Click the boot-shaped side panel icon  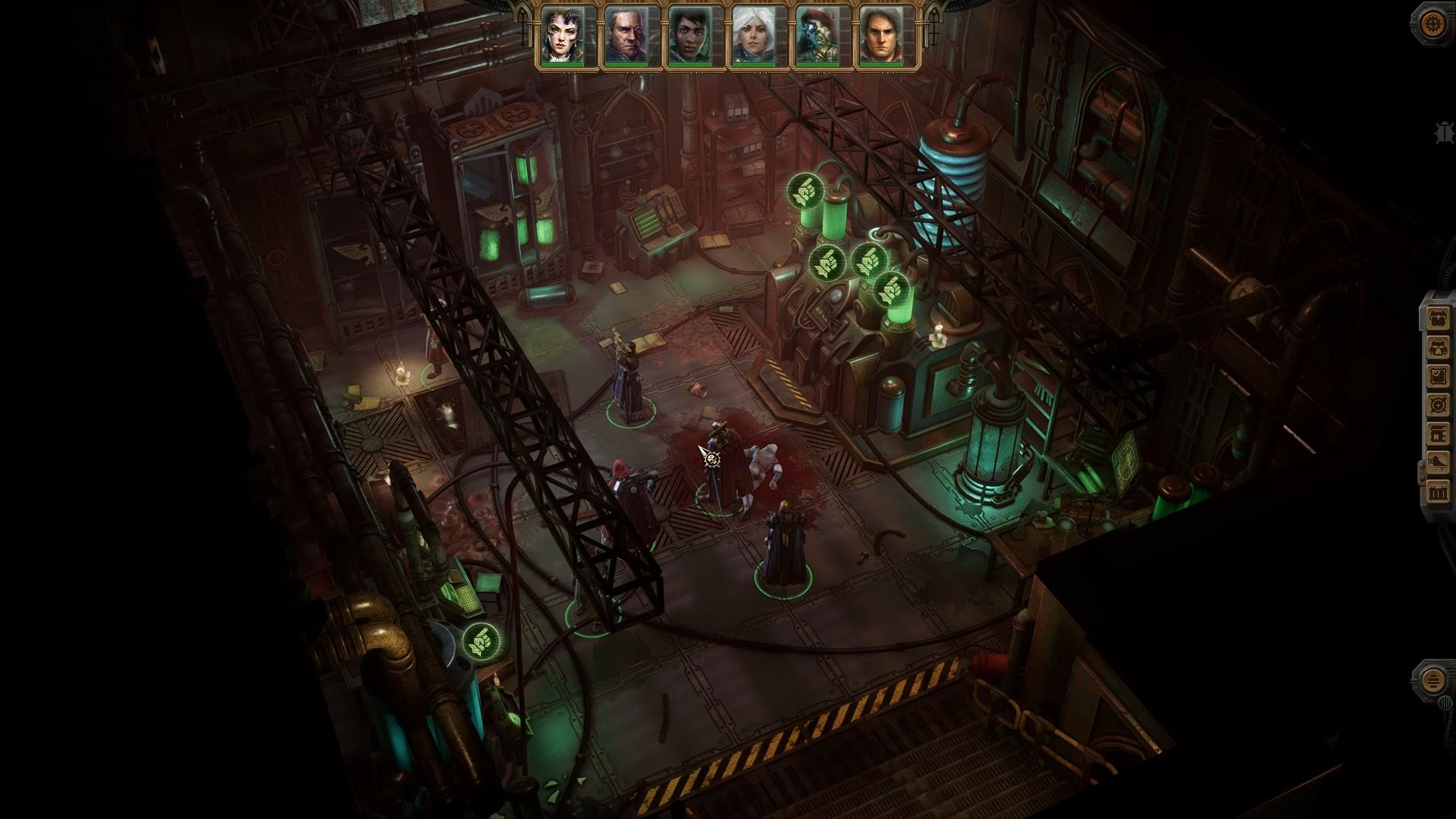click(1439, 463)
